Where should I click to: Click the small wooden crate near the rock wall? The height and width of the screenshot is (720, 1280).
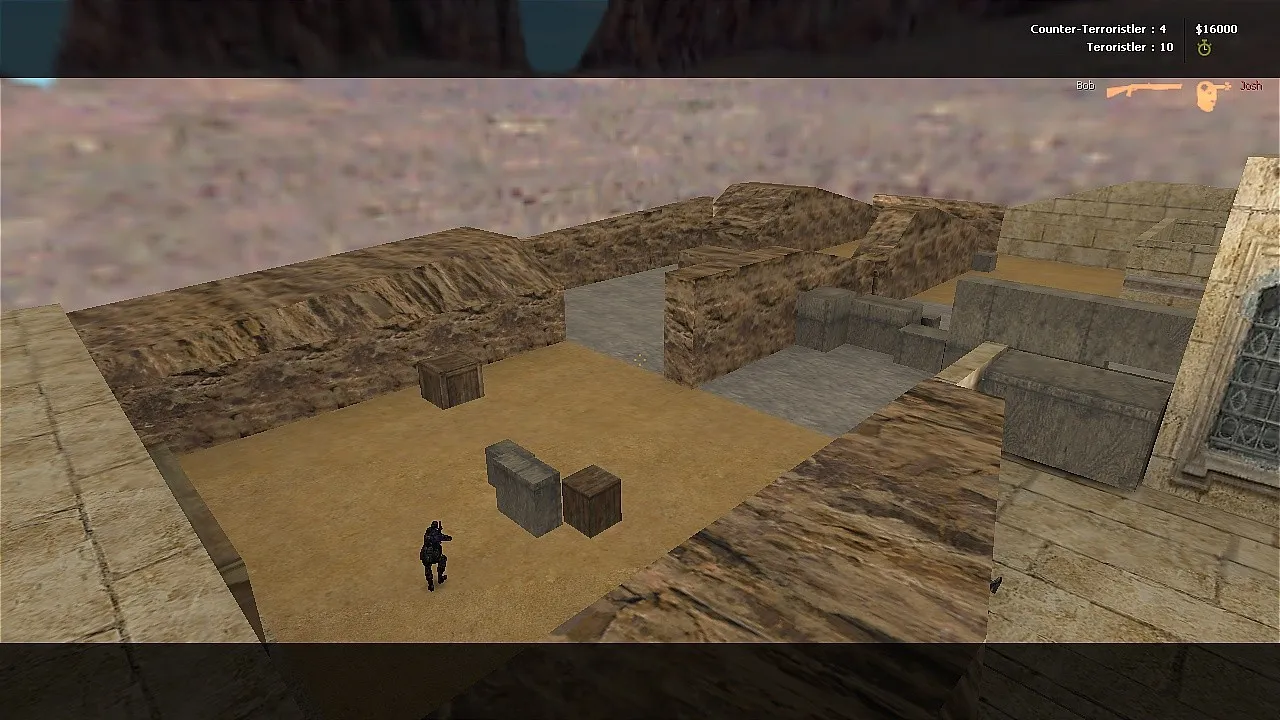(x=450, y=385)
